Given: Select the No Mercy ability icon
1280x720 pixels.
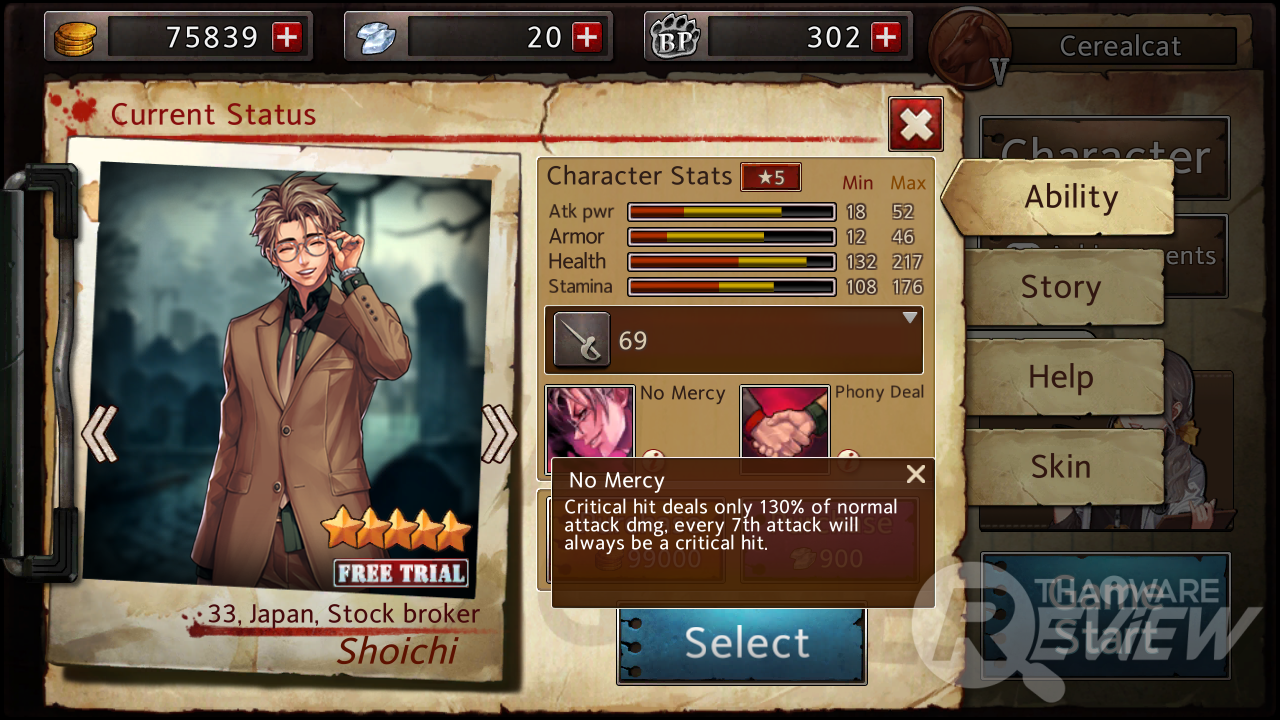Looking at the screenshot, I should [x=590, y=423].
